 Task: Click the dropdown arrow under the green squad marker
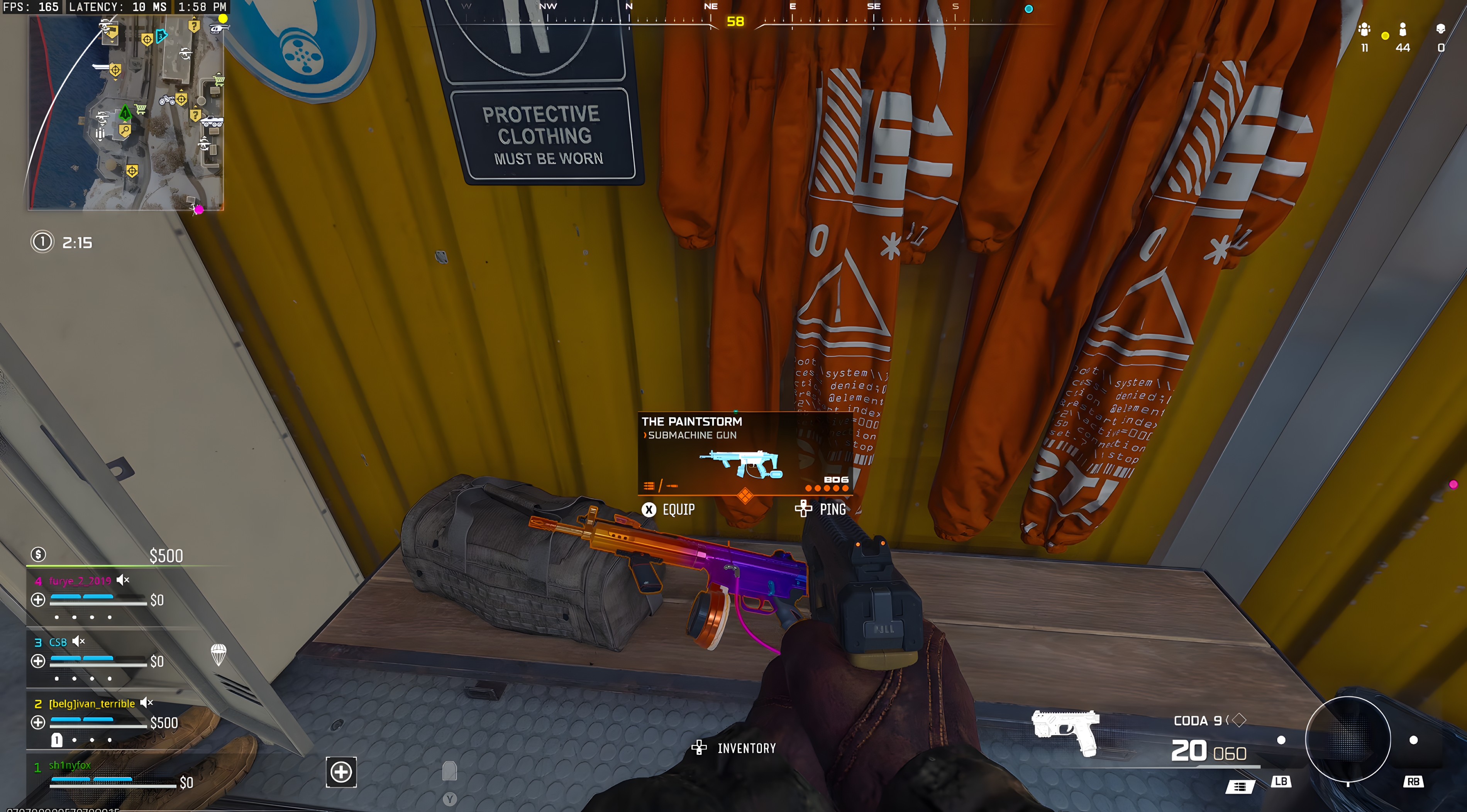[125, 122]
